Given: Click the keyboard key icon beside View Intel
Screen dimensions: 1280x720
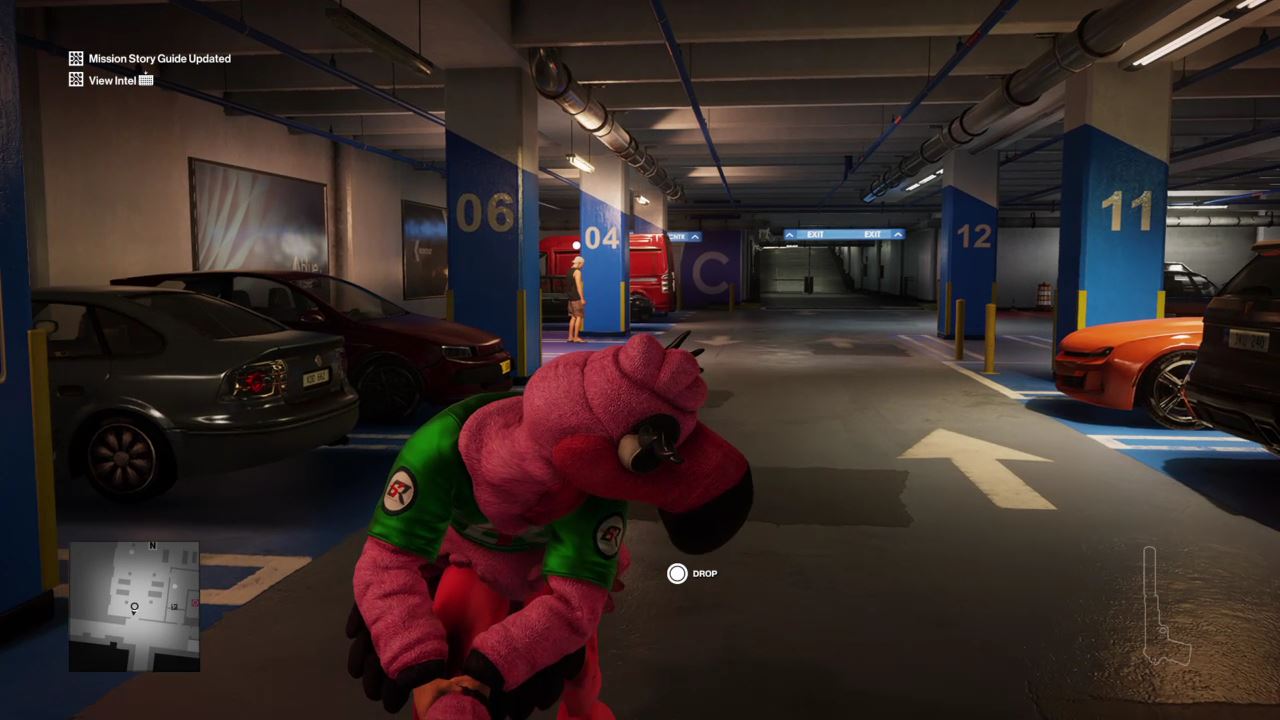Looking at the screenshot, I should coord(146,80).
